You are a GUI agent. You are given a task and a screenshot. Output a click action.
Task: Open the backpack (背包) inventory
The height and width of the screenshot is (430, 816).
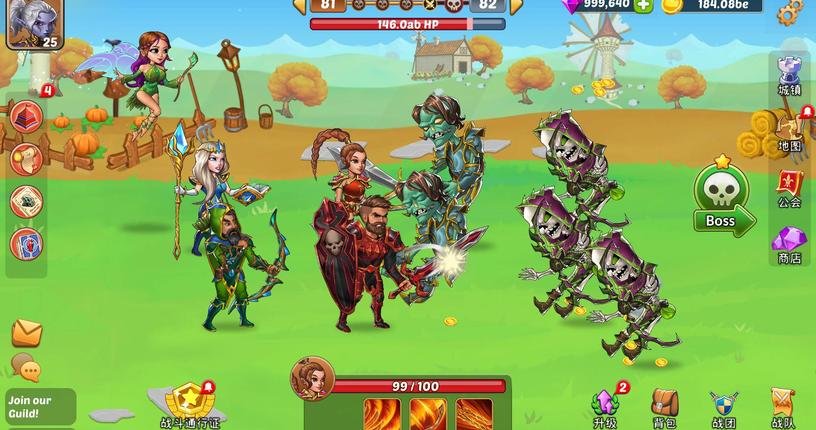(664, 407)
